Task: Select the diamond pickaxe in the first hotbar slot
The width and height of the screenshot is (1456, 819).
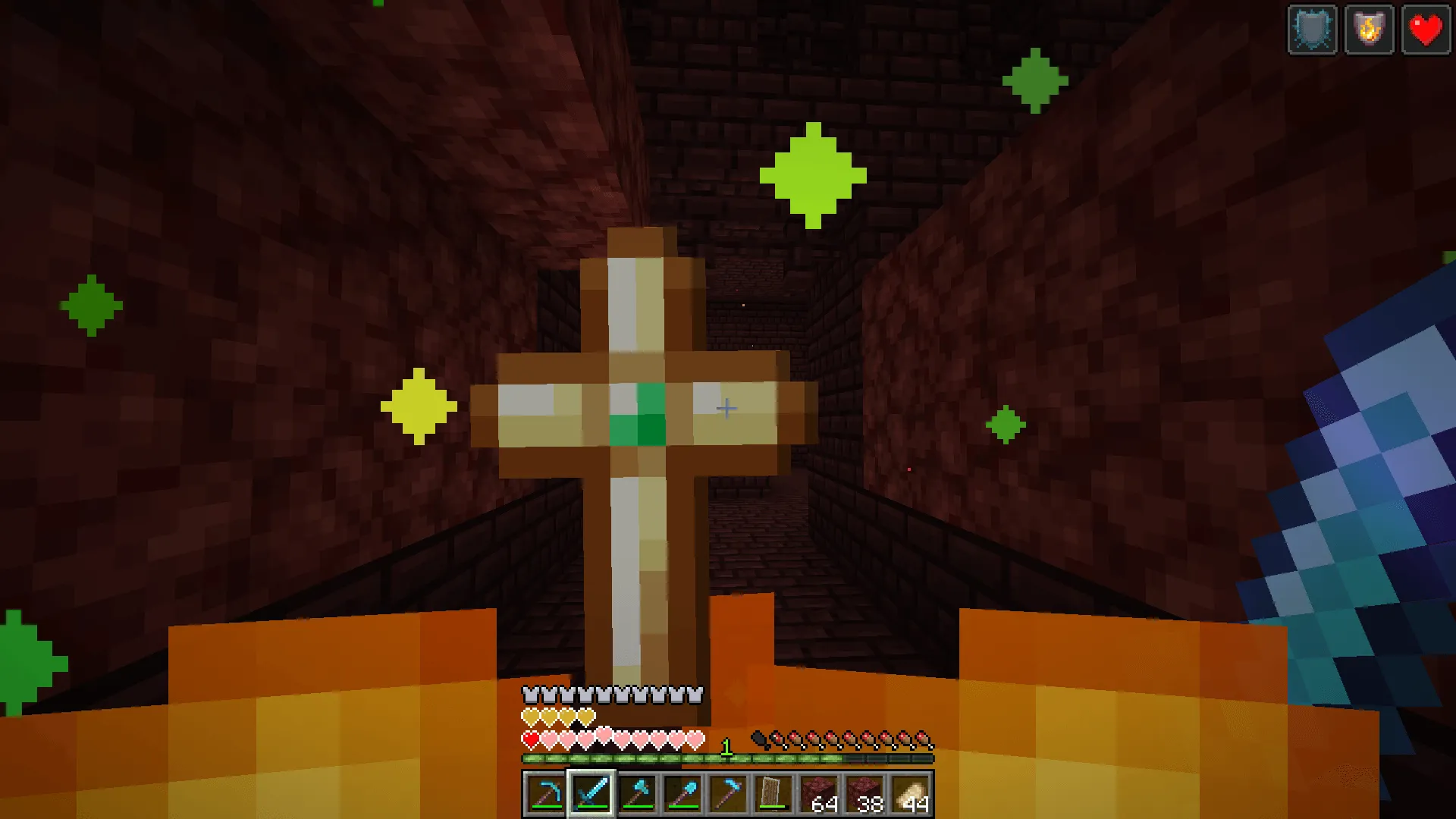Action: click(x=546, y=794)
